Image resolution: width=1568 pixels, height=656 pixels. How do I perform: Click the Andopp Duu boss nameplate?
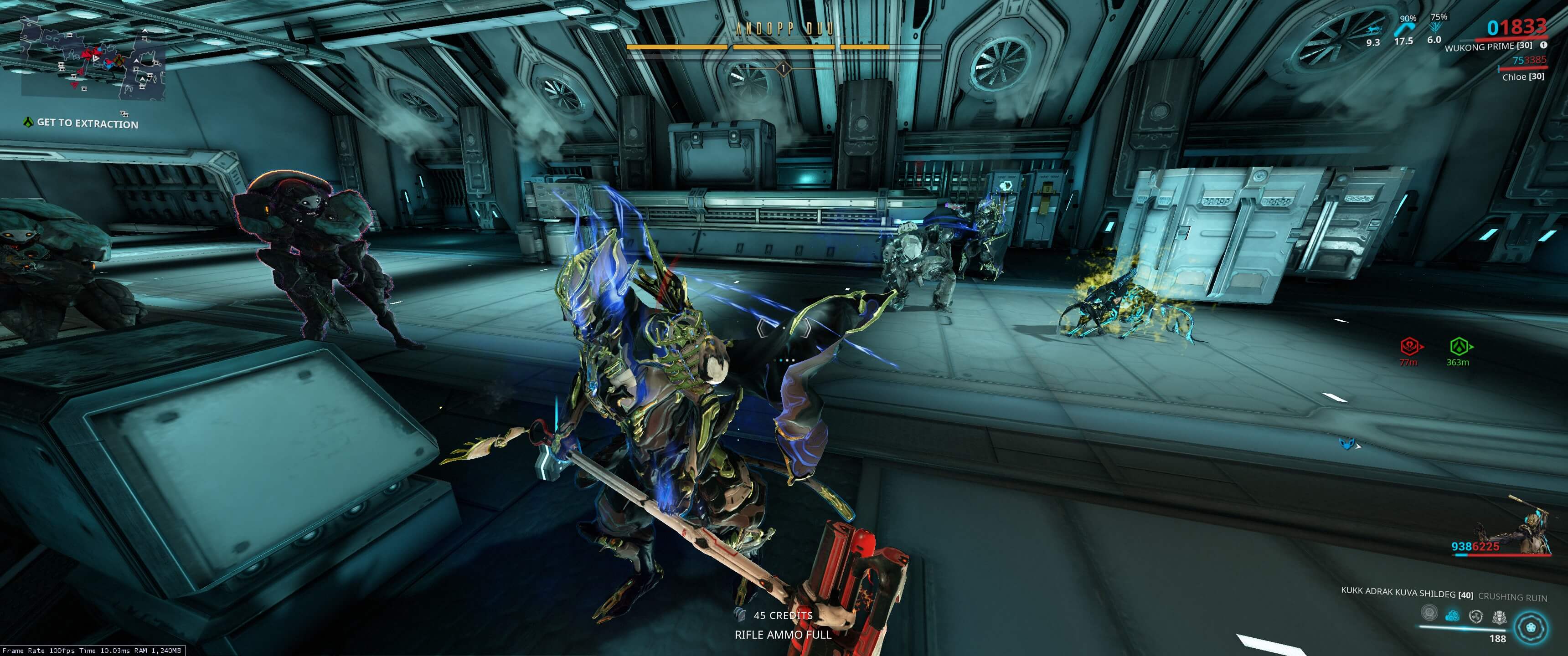point(784,29)
